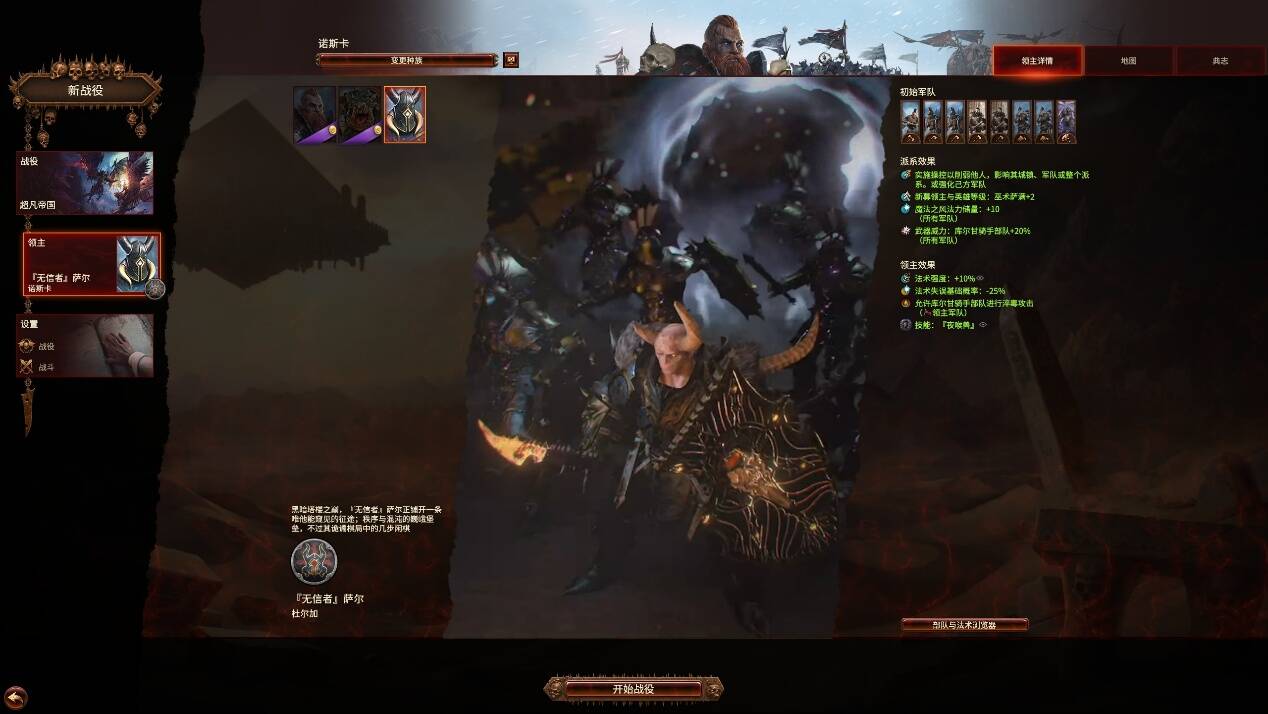Switch to the 领主详情 tab
1268x714 pixels.
point(1037,61)
